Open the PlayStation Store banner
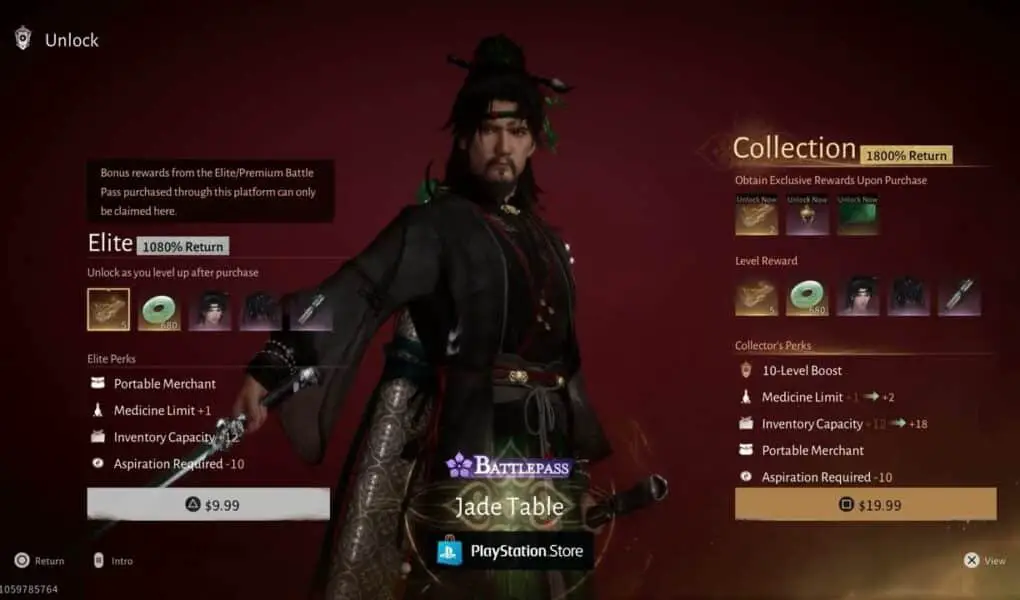The height and width of the screenshot is (600, 1020). pyautogui.click(x=509, y=551)
